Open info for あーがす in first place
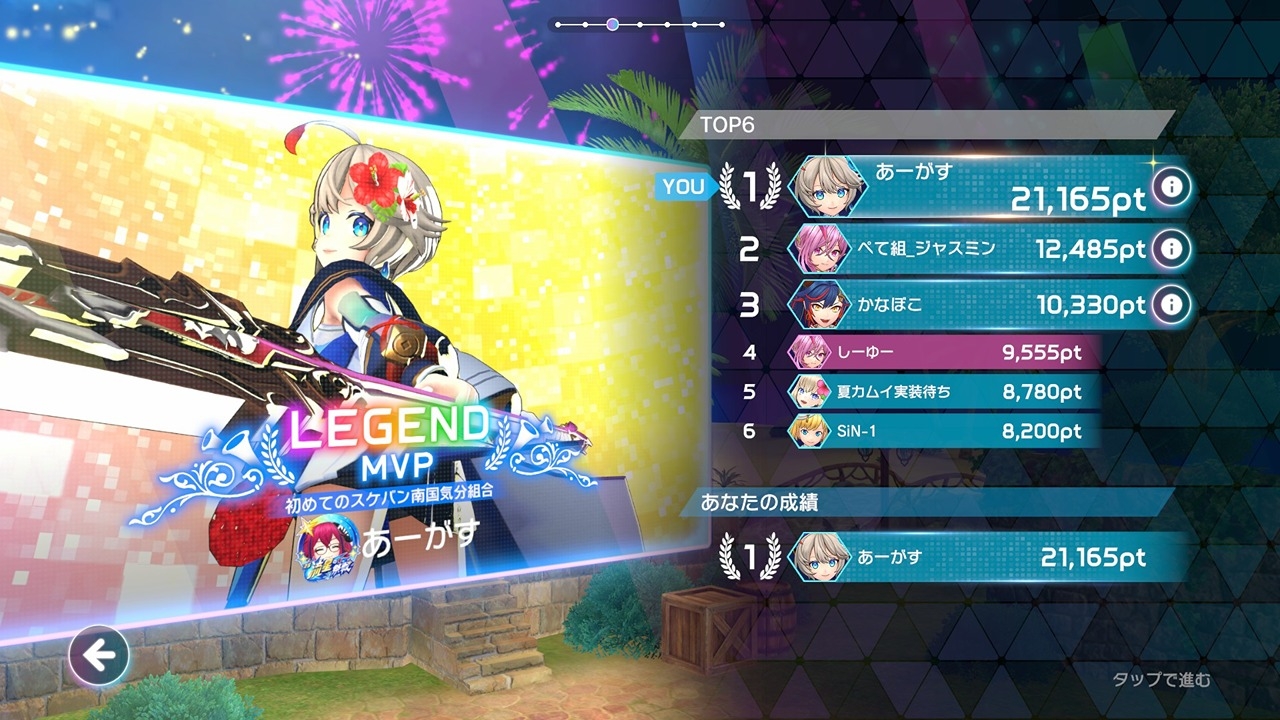Image resolution: width=1280 pixels, height=720 pixels. tap(1172, 186)
